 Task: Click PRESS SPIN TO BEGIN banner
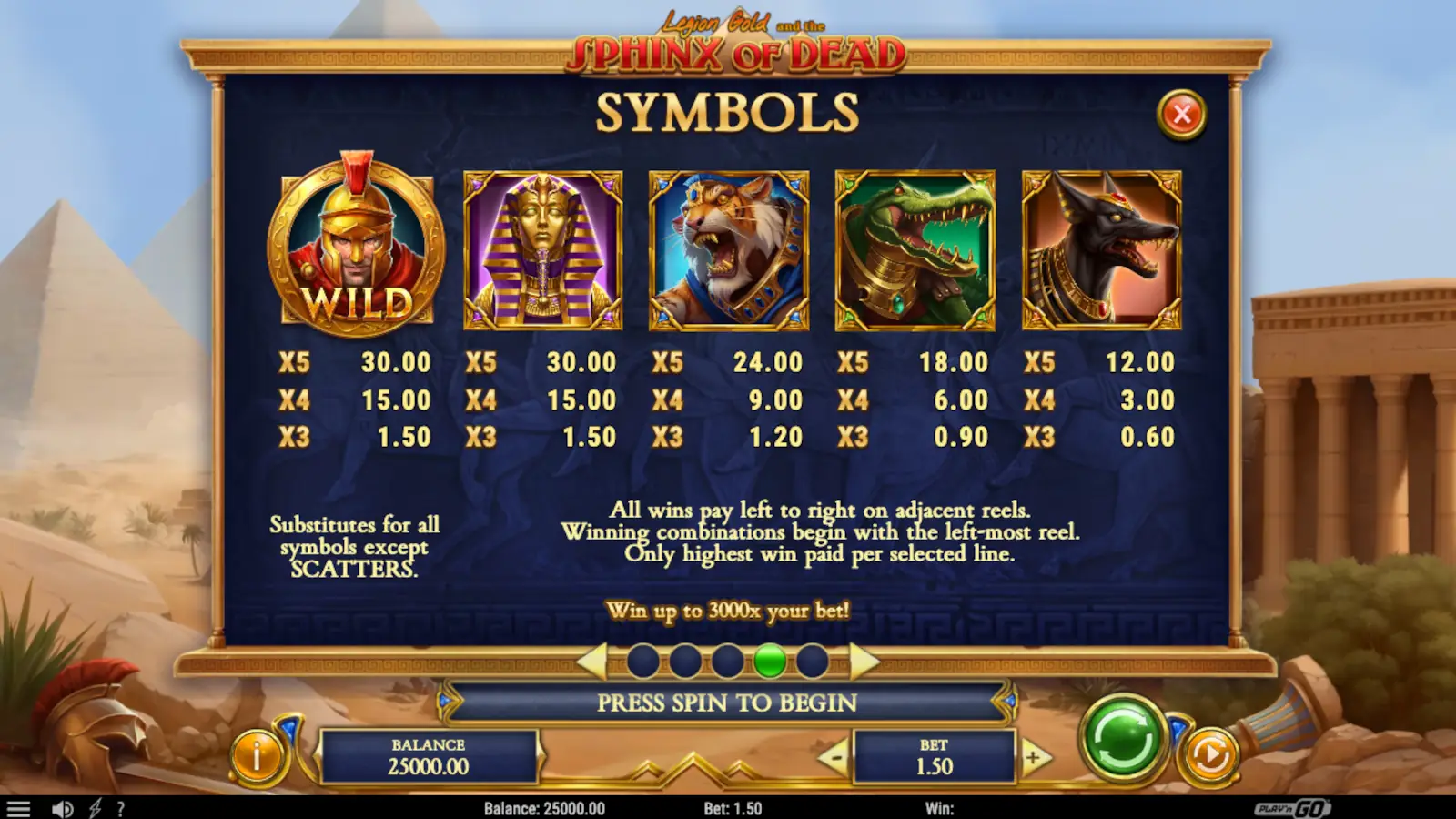coord(728,703)
